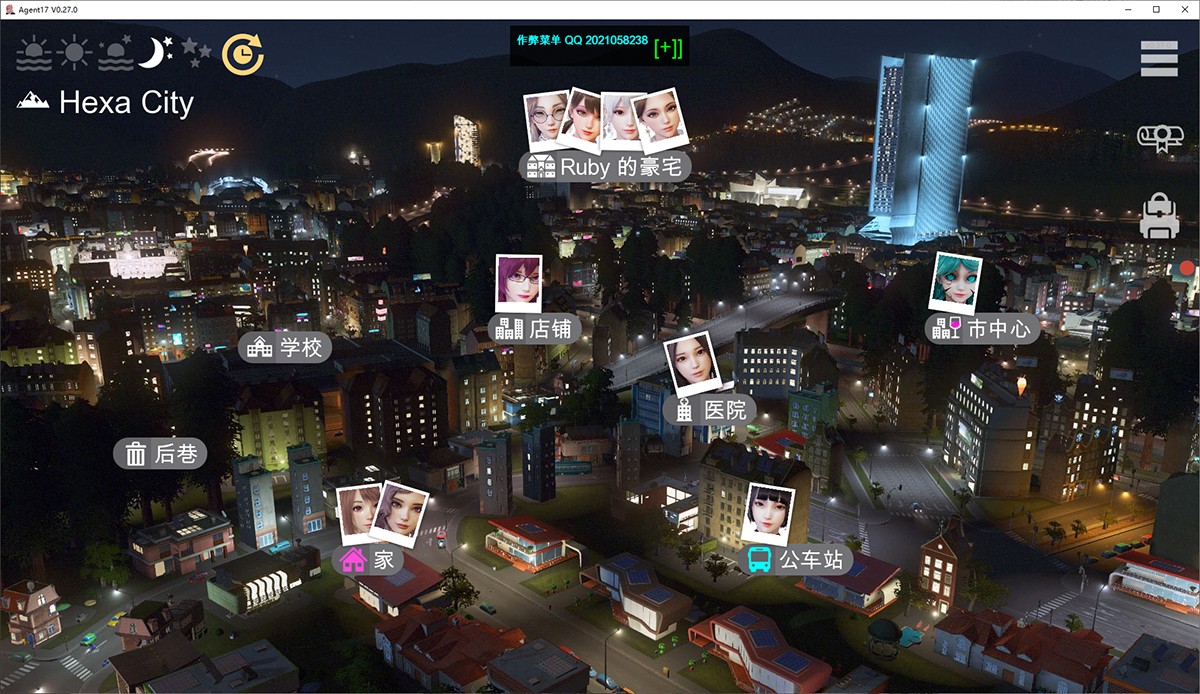Enter the 后巷 back alley
The width and height of the screenshot is (1200, 694).
pyautogui.click(x=161, y=454)
